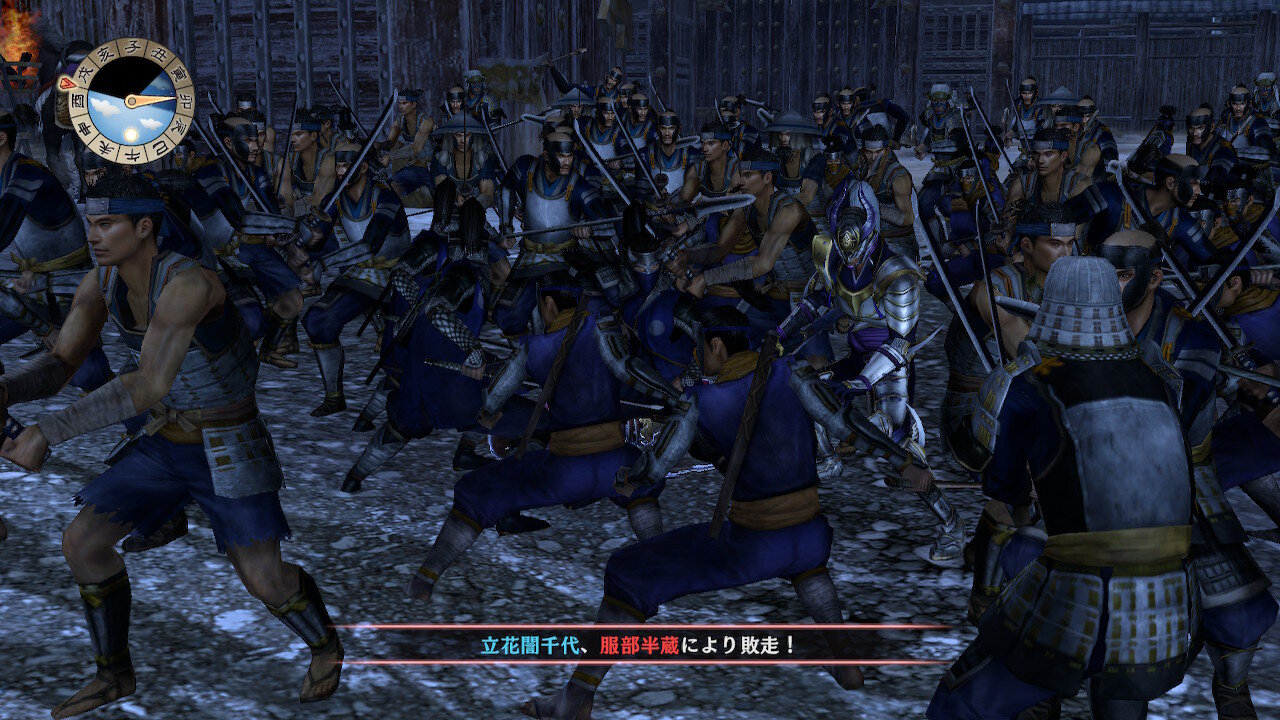Click the dial hub at the clock center
Image resolution: width=1280 pixels, height=720 pixels.
tap(131, 100)
